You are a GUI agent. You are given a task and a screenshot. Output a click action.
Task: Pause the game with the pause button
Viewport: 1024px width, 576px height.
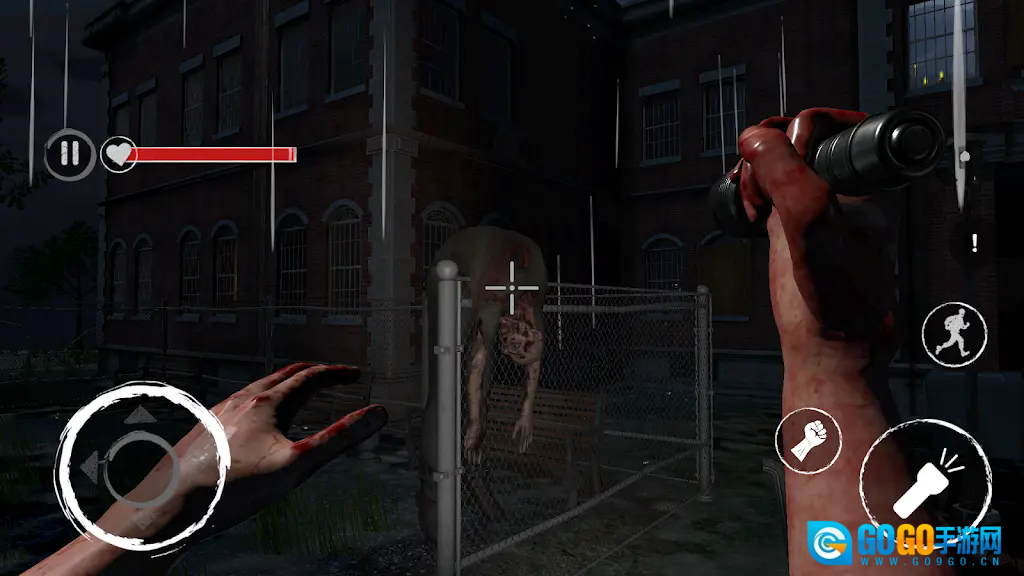tap(69, 154)
